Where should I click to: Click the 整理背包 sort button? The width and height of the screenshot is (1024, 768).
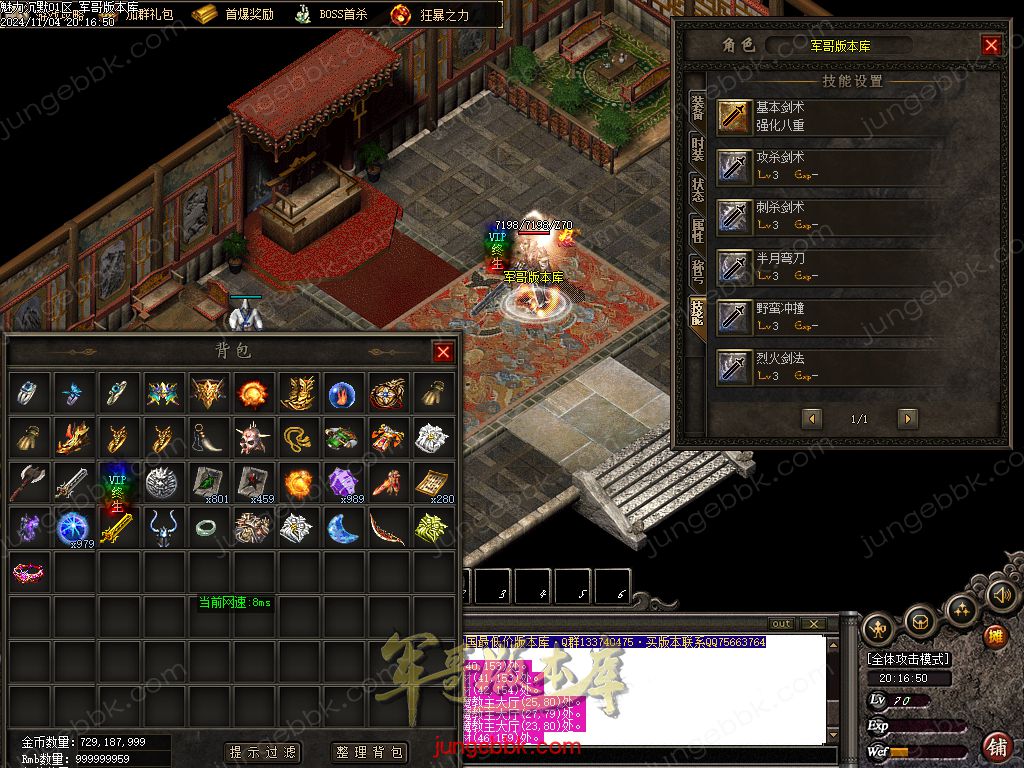[369, 752]
